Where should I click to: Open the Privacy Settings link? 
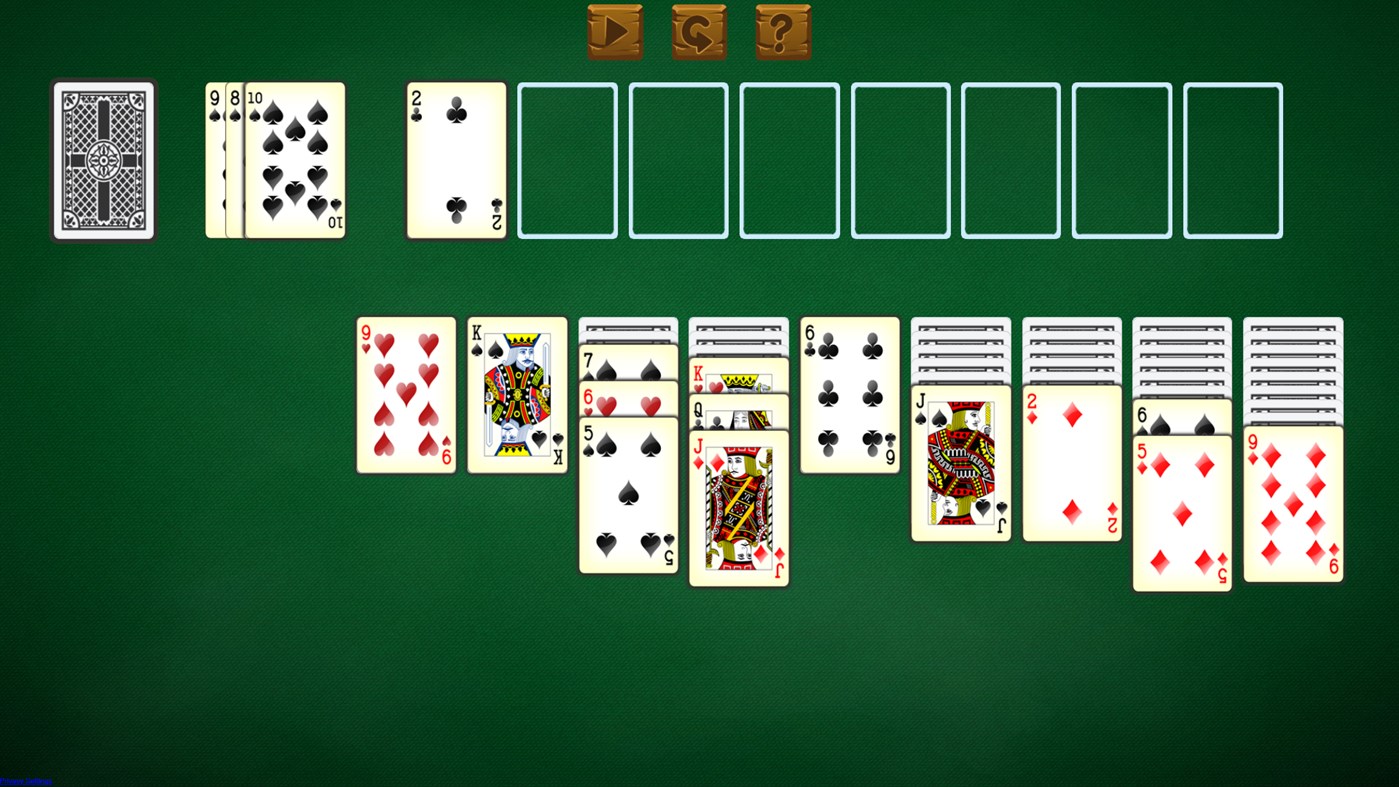(24, 781)
